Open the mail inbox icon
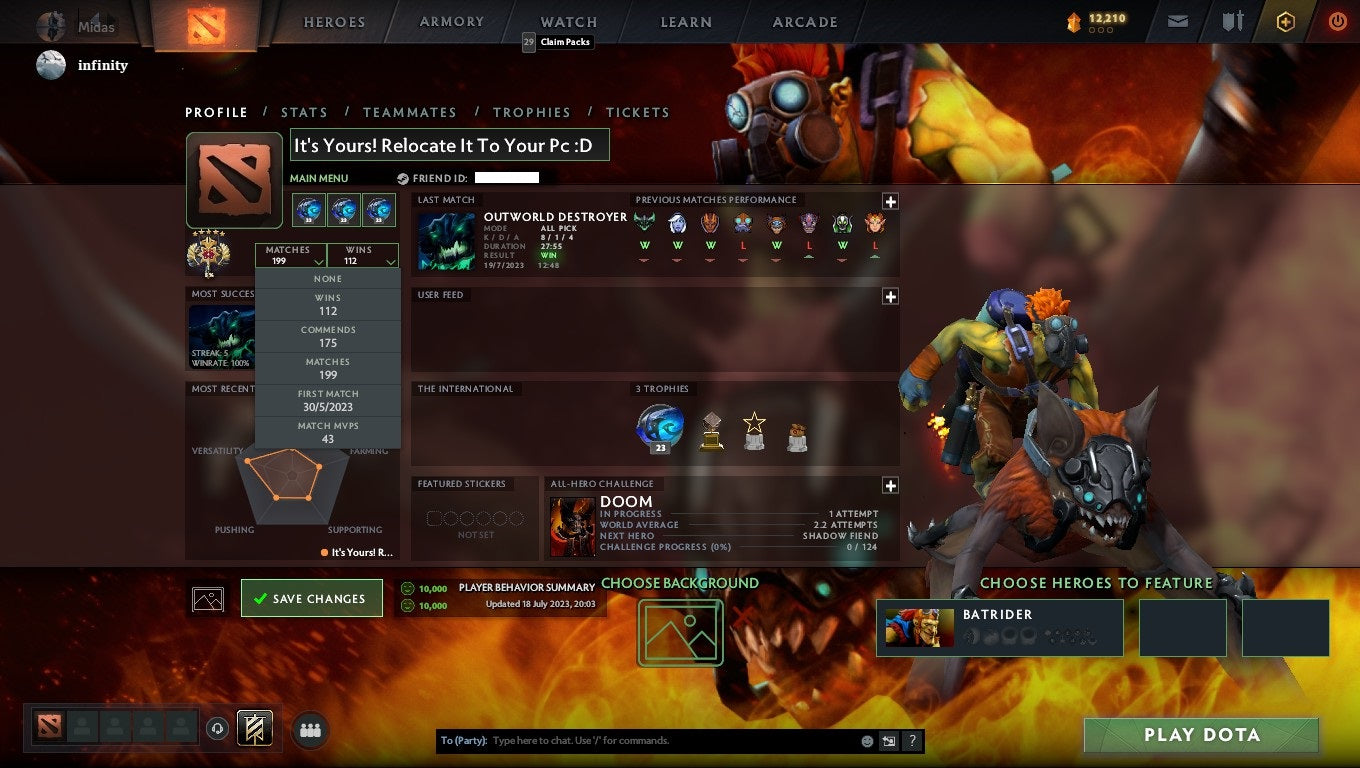The width and height of the screenshot is (1360, 768). coord(1176,20)
